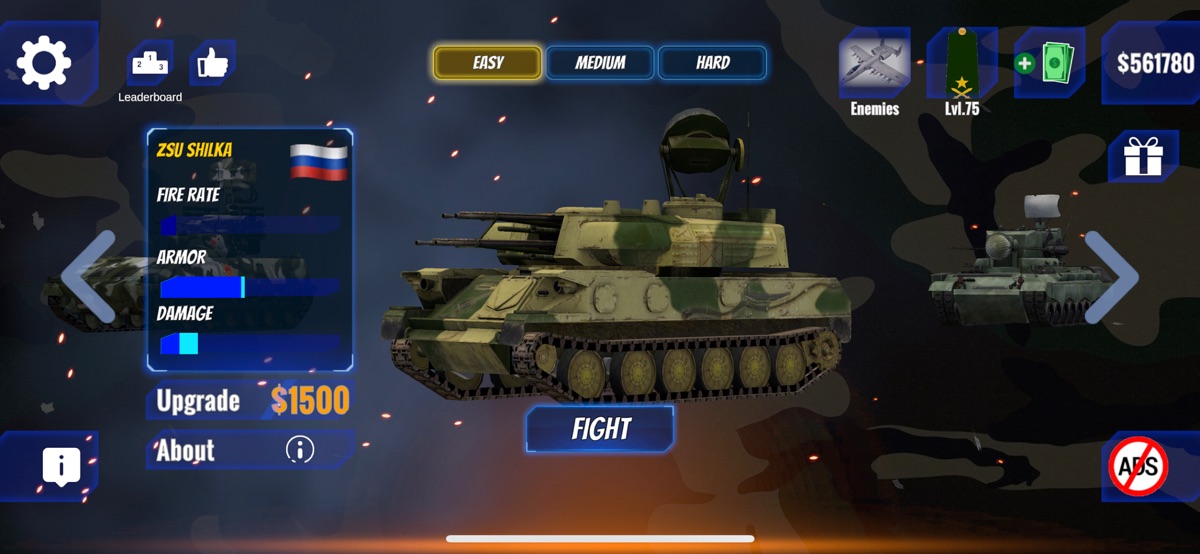1200x554 pixels.
Task: Switch to Hard difficulty
Action: (x=712, y=63)
